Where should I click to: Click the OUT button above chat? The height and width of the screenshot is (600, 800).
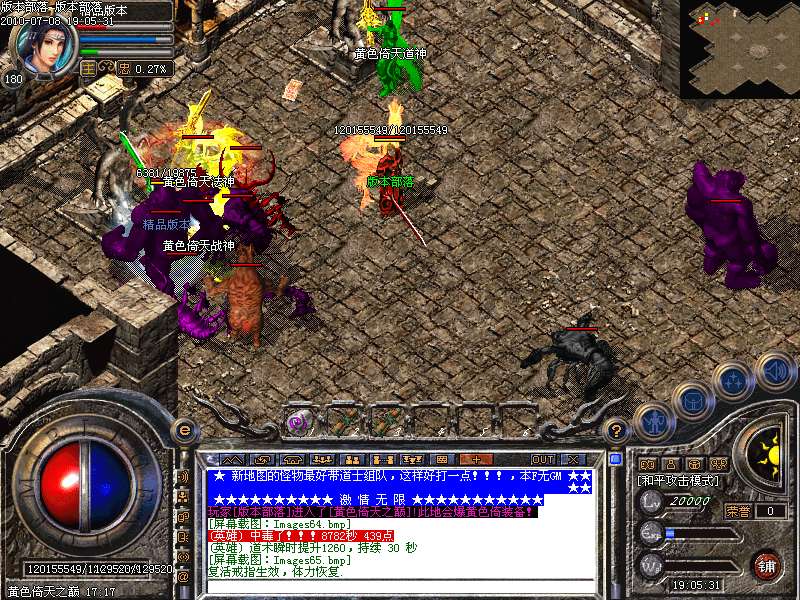pyautogui.click(x=543, y=460)
